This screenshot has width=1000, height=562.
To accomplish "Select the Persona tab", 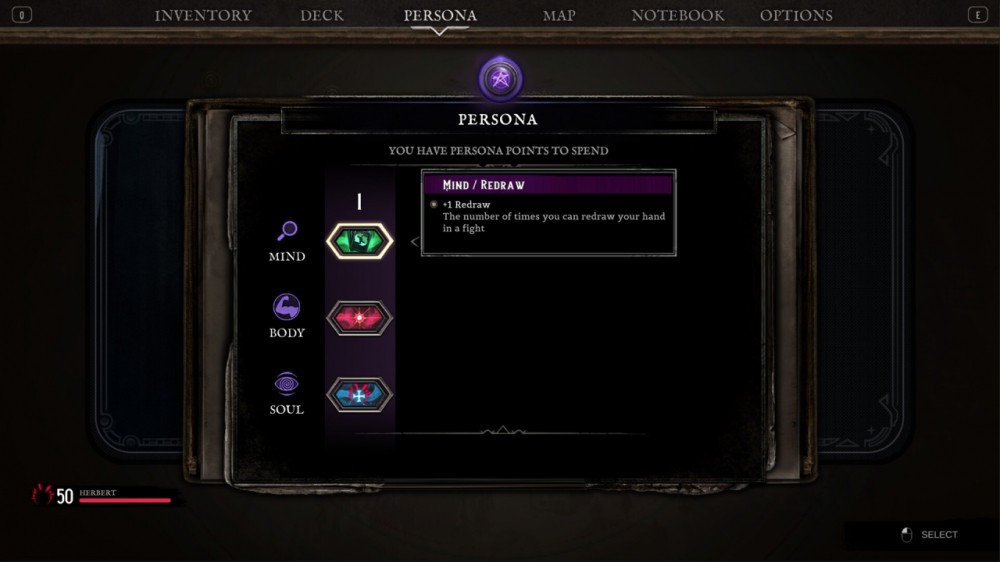I will coord(440,16).
